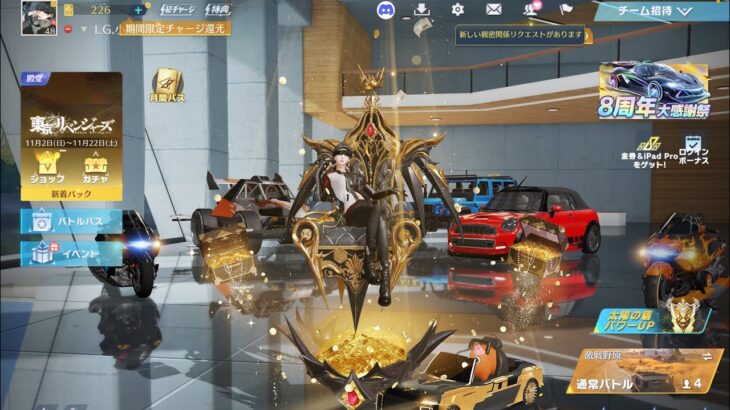Open the player profile avatar

point(39,16)
